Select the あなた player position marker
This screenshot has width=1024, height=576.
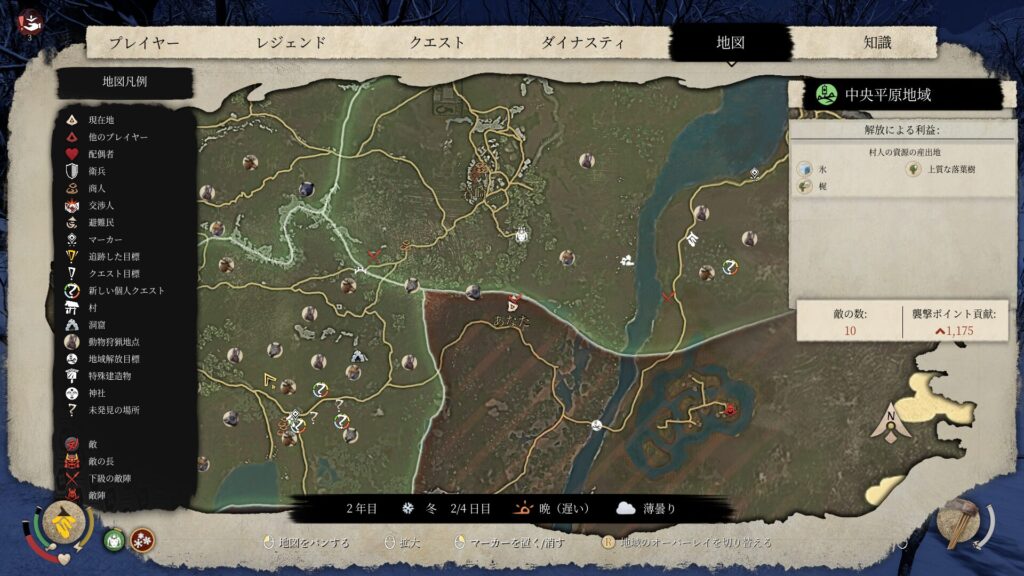(x=514, y=302)
